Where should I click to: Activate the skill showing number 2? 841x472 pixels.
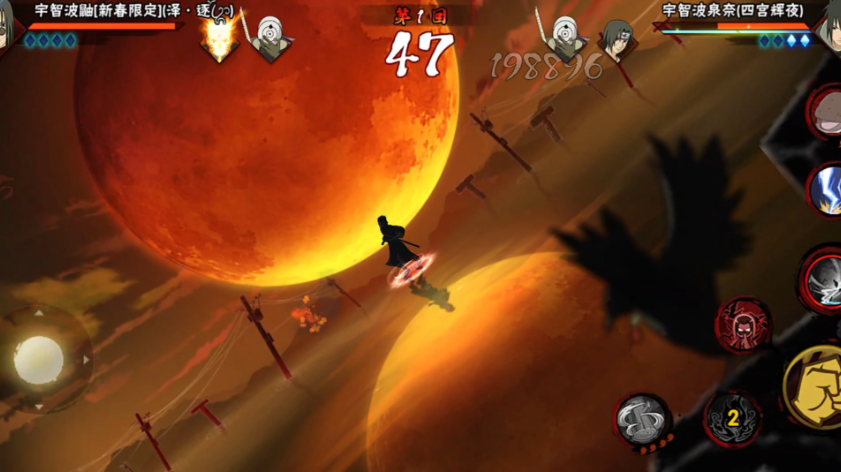732,417
